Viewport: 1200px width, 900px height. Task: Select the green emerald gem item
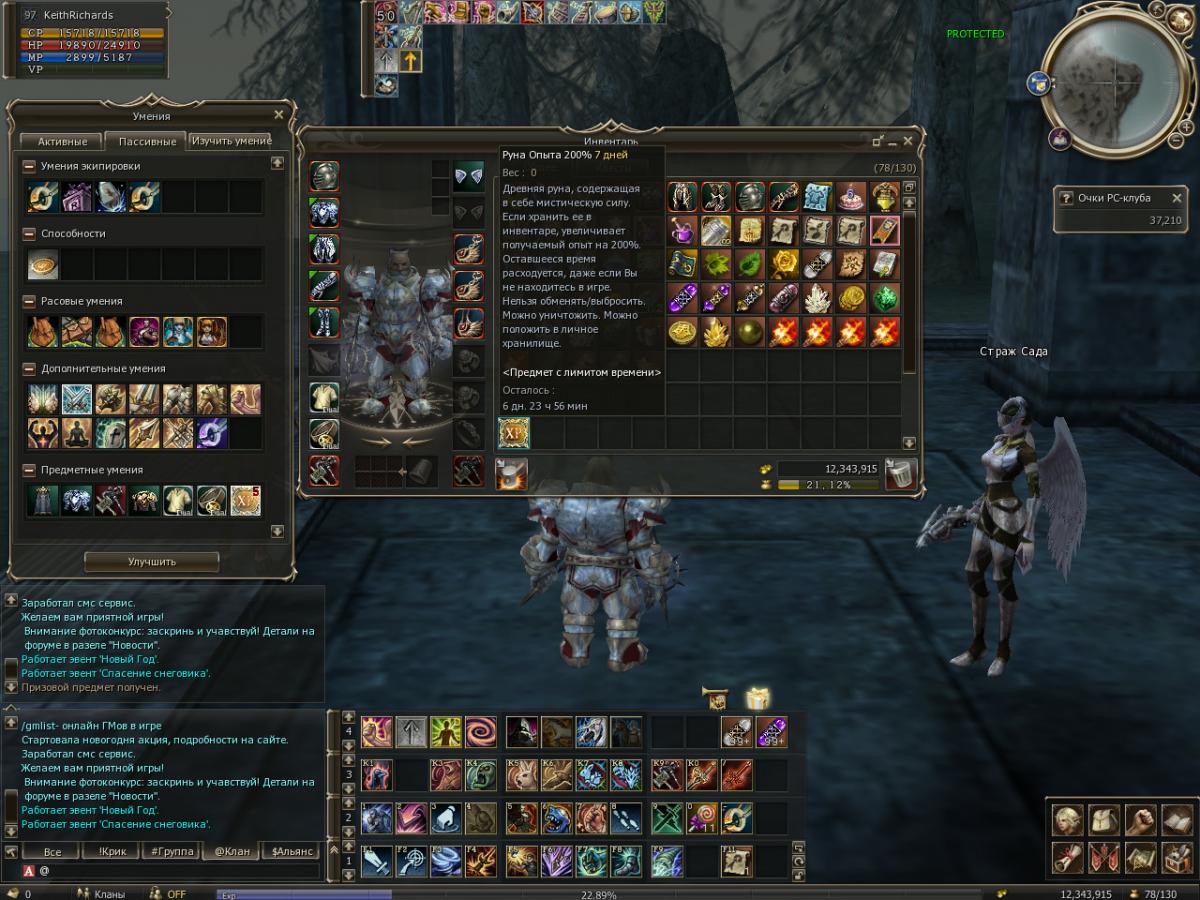(x=885, y=298)
